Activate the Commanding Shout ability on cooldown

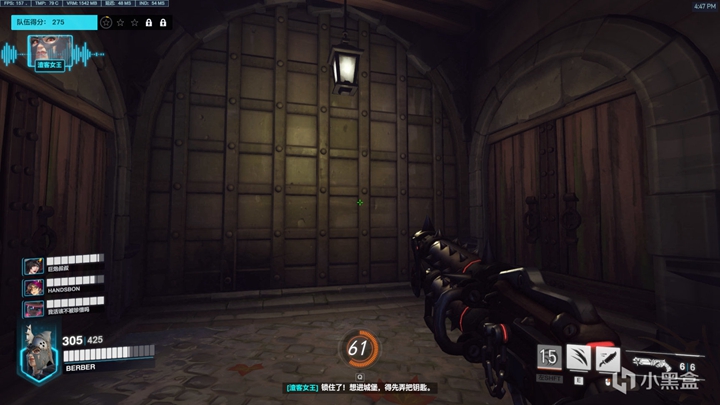[548, 357]
